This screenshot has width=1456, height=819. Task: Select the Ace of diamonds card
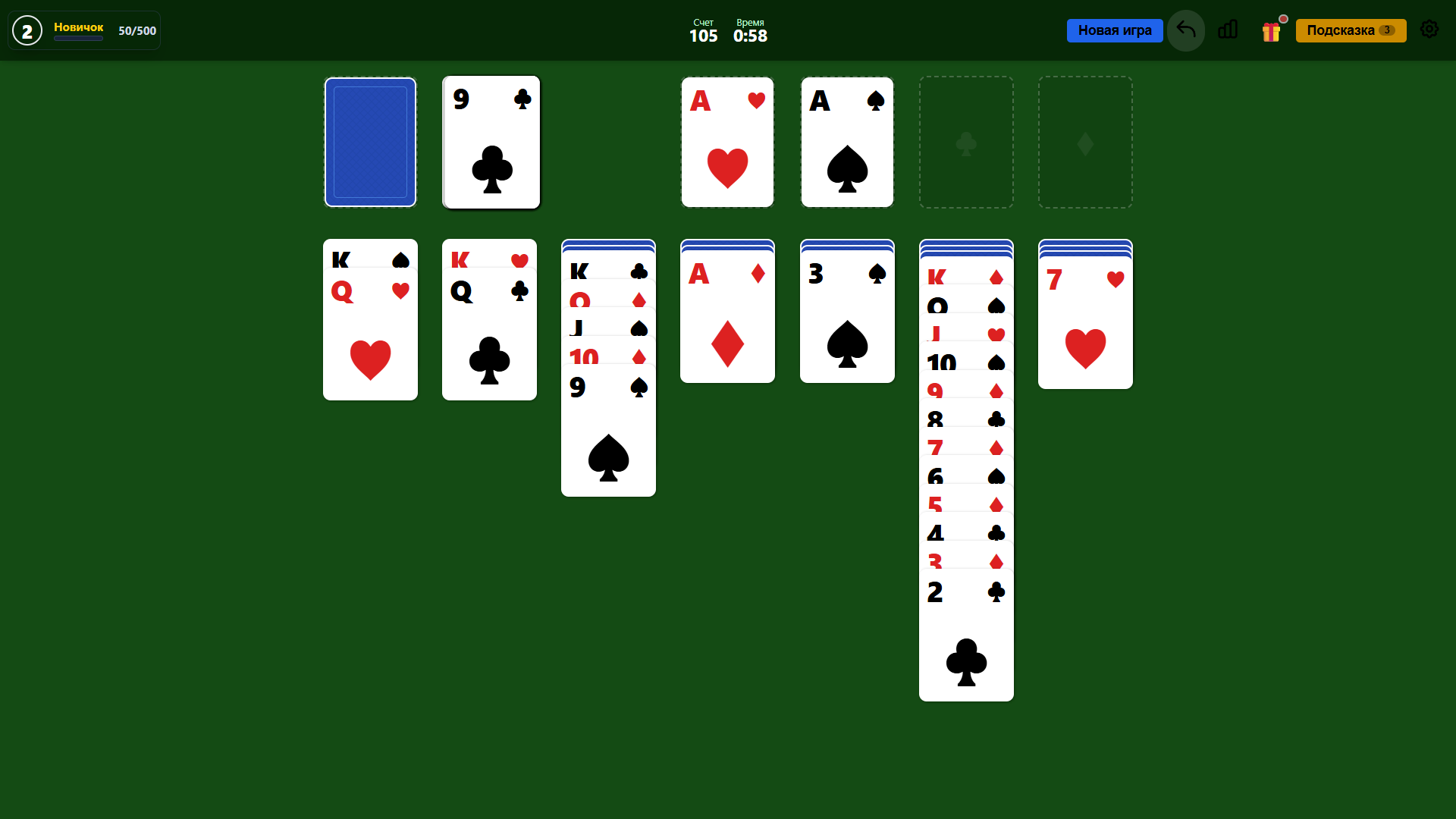(727, 326)
